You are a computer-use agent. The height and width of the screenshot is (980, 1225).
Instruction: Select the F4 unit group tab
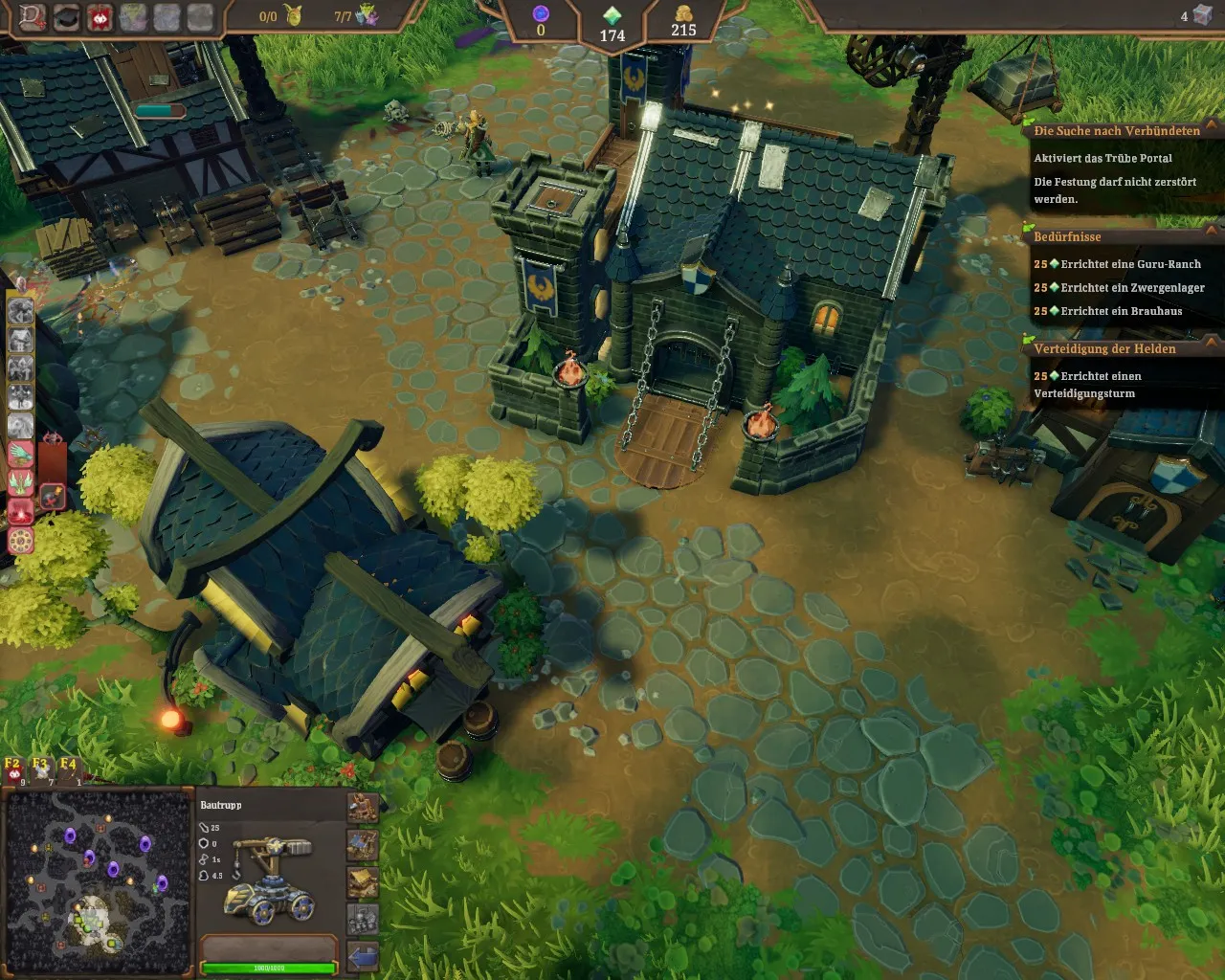(x=68, y=768)
